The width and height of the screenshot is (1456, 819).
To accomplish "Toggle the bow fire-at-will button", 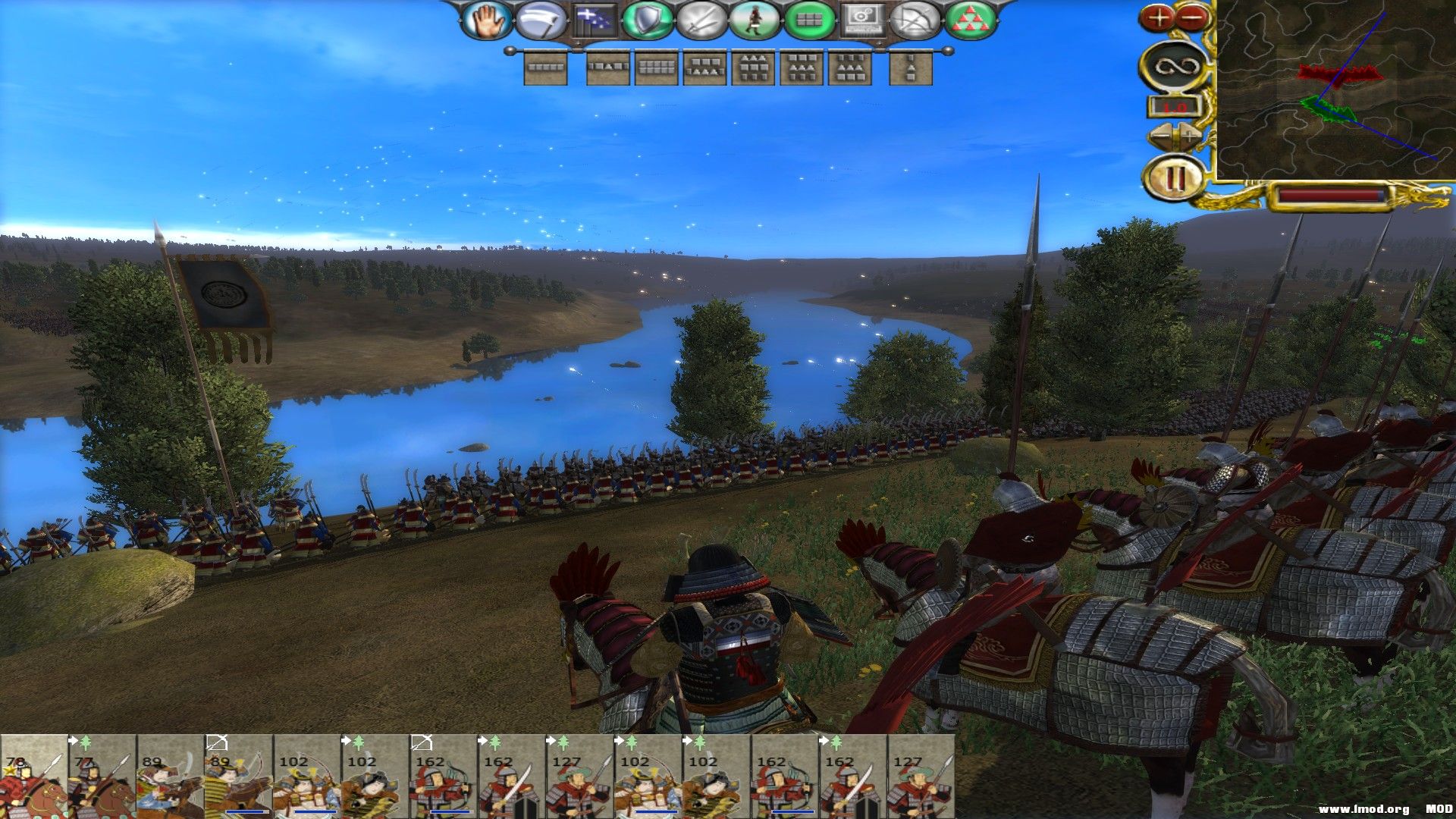I will pos(915,20).
